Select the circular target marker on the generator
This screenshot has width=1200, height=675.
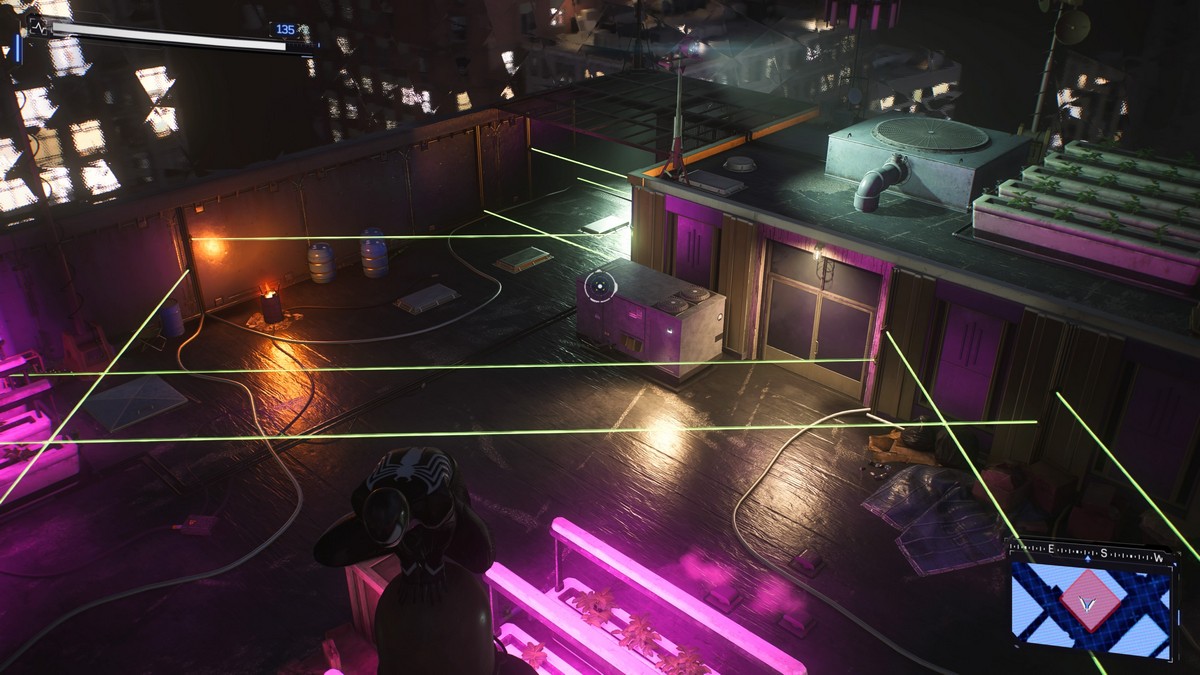click(598, 287)
